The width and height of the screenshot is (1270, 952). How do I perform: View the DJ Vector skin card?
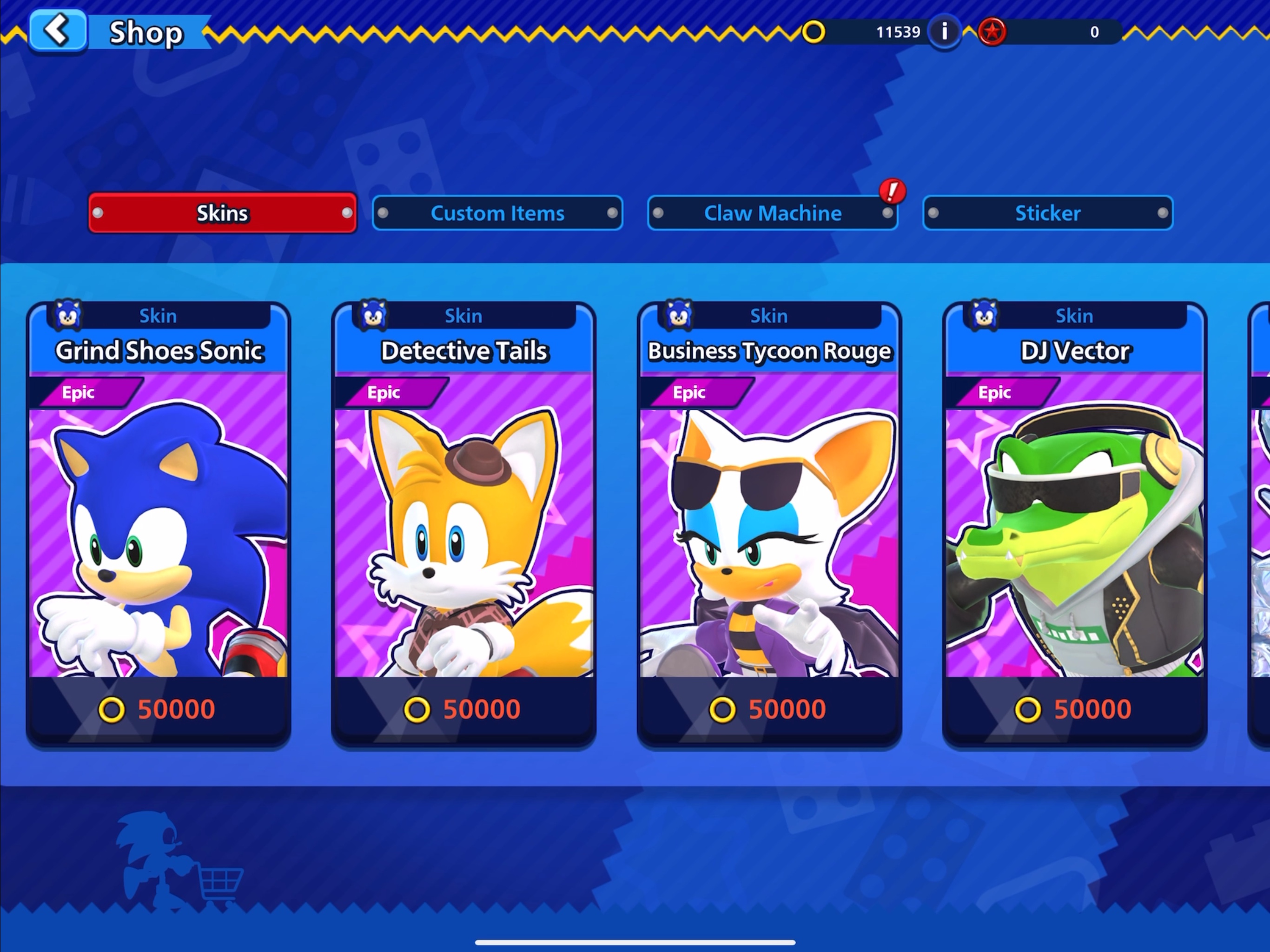(1075, 524)
